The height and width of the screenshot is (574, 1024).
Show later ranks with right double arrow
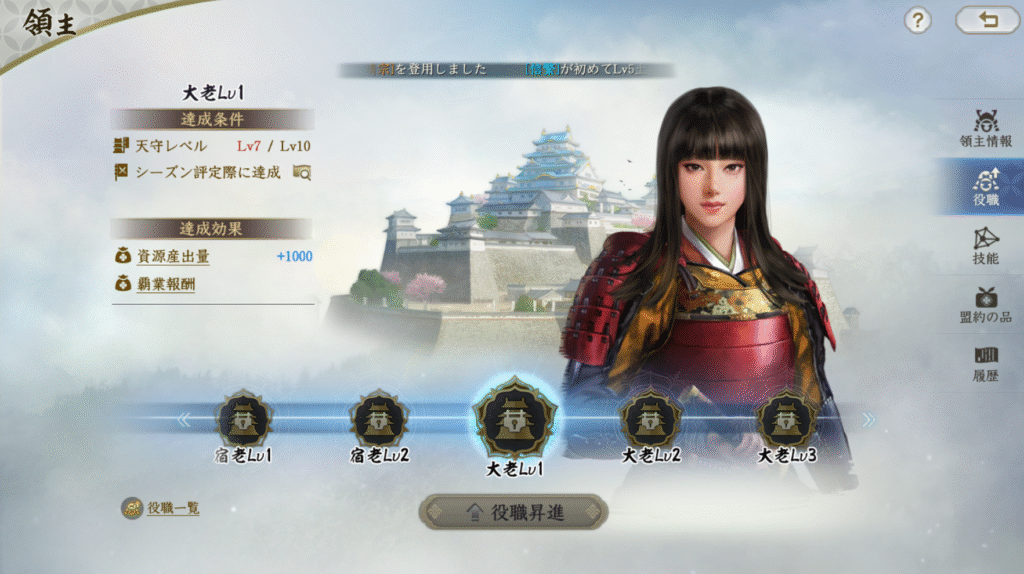(x=868, y=419)
